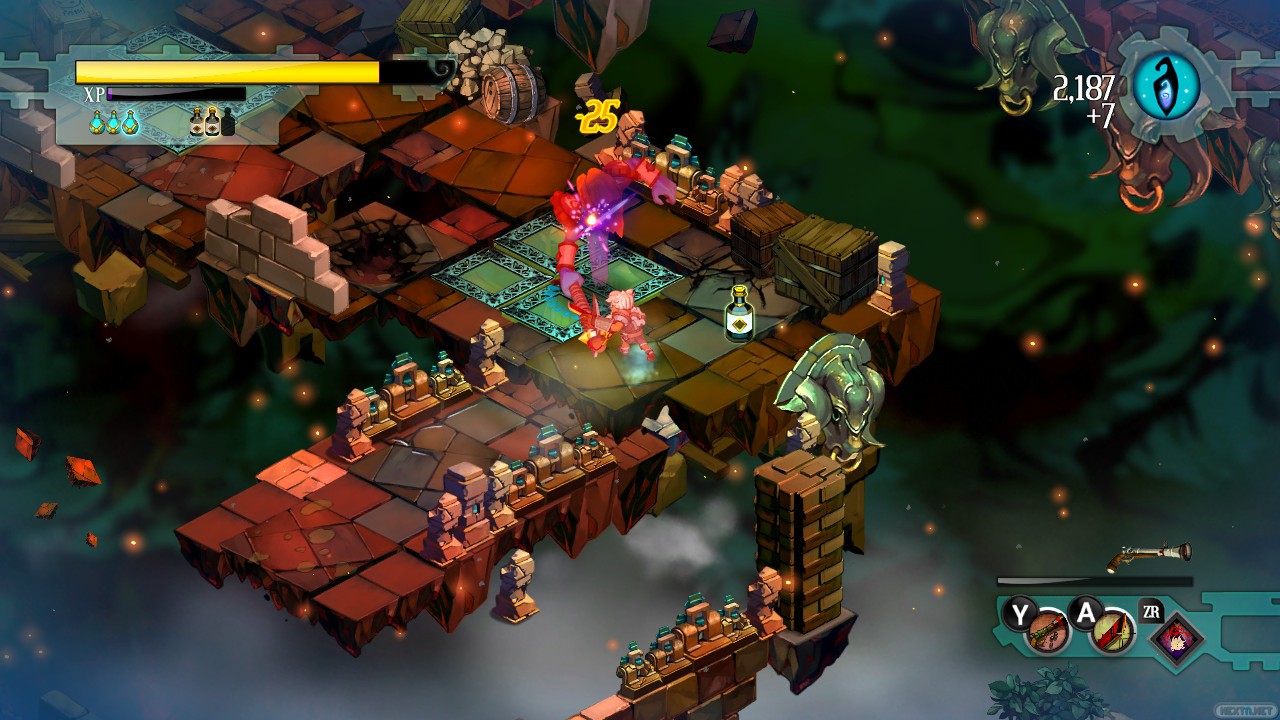Screen dimensions: 1280x720
Task: Use the black tonic bottles
Action: coord(212,122)
